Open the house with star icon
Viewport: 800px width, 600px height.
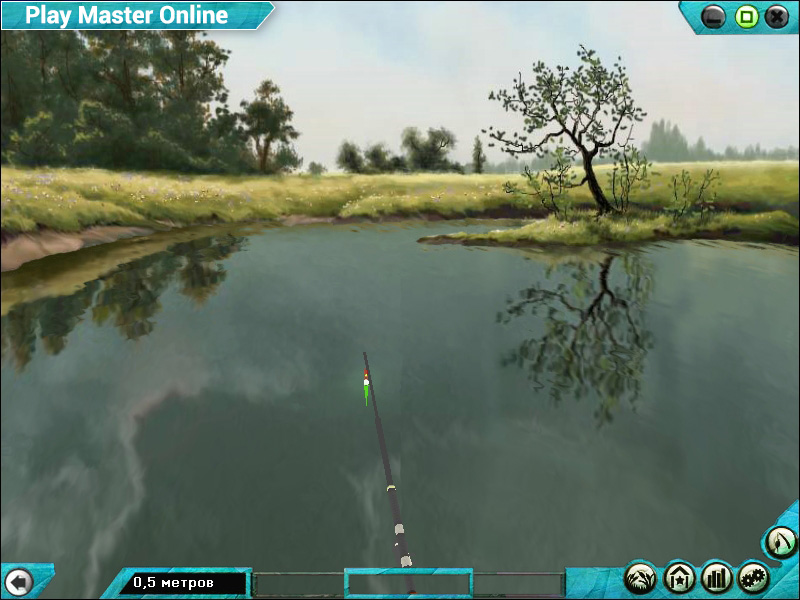(679, 577)
